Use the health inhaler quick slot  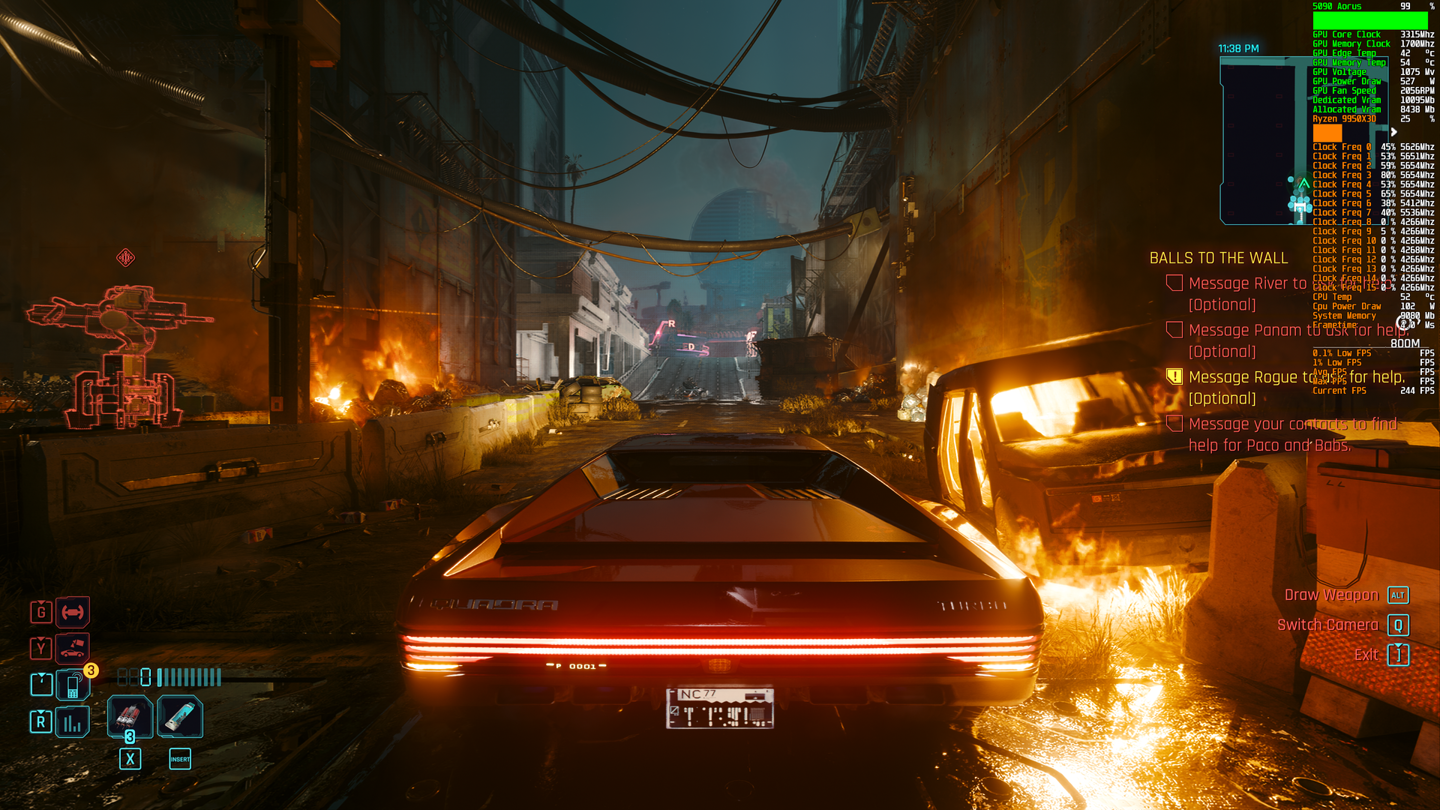pos(180,717)
